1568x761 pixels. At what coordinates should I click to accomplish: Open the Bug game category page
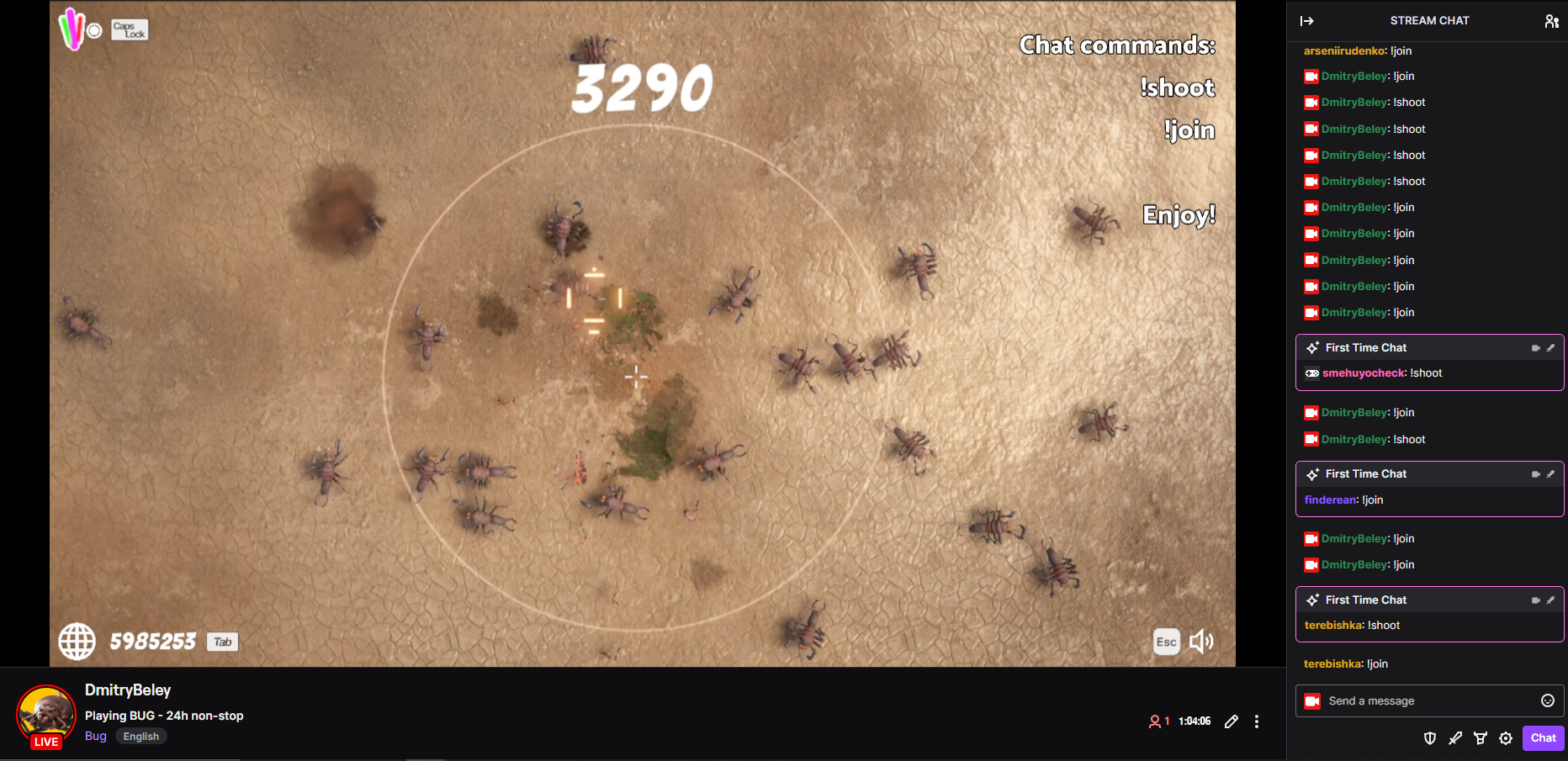click(x=95, y=736)
